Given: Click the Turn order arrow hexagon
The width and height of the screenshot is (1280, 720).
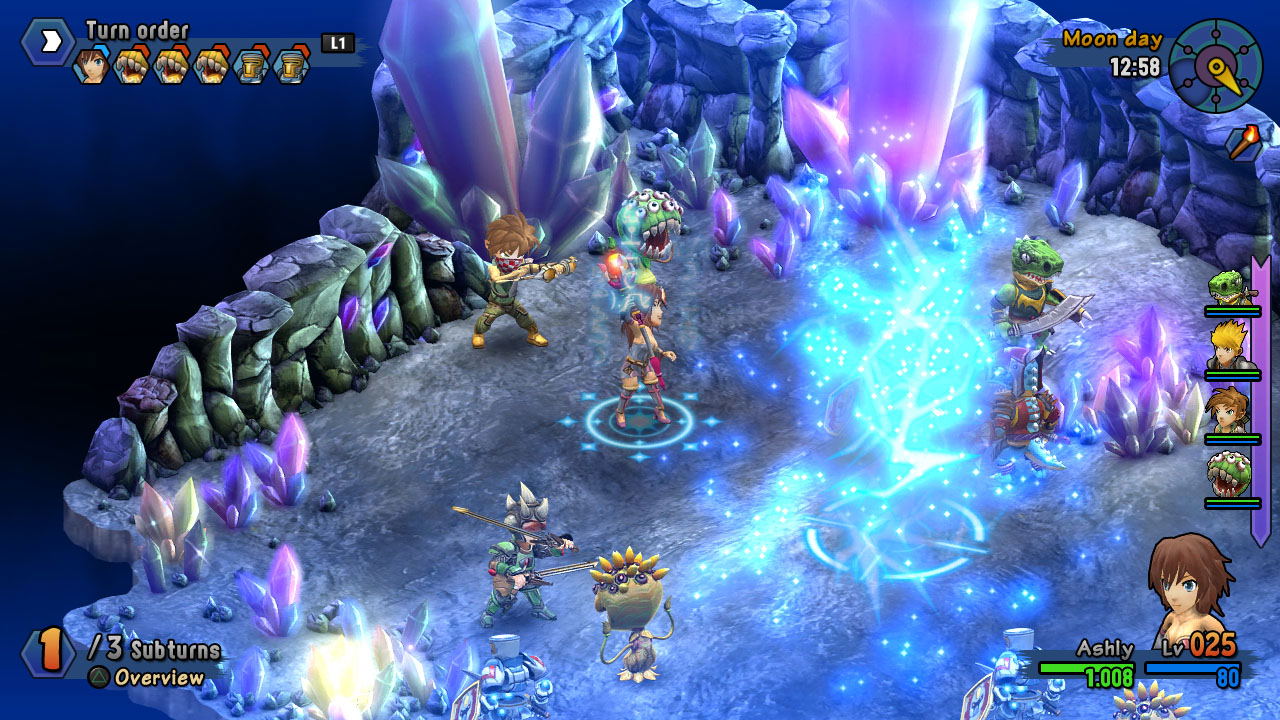Looking at the screenshot, I should 48,42.
